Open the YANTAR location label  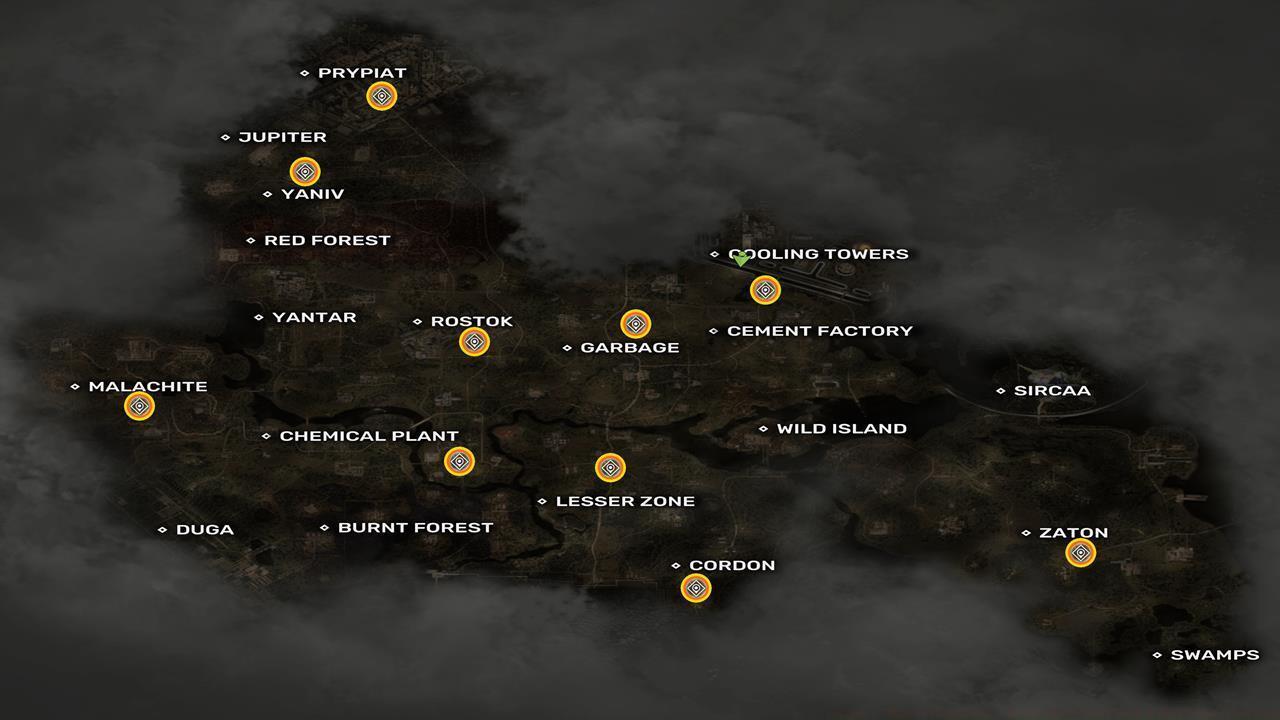coord(314,317)
